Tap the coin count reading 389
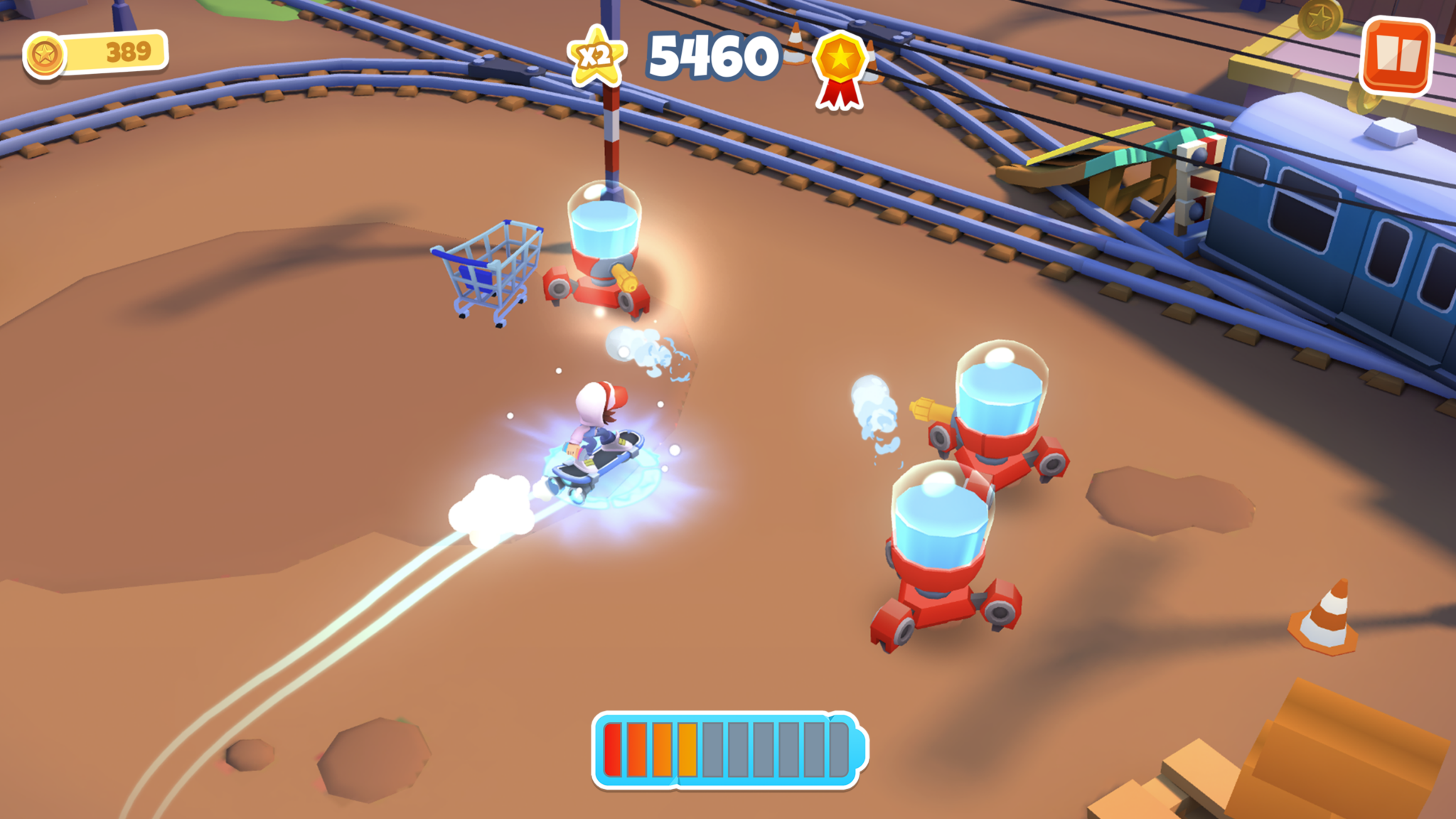The width and height of the screenshot is (1456, 819). tap(128, 50)
